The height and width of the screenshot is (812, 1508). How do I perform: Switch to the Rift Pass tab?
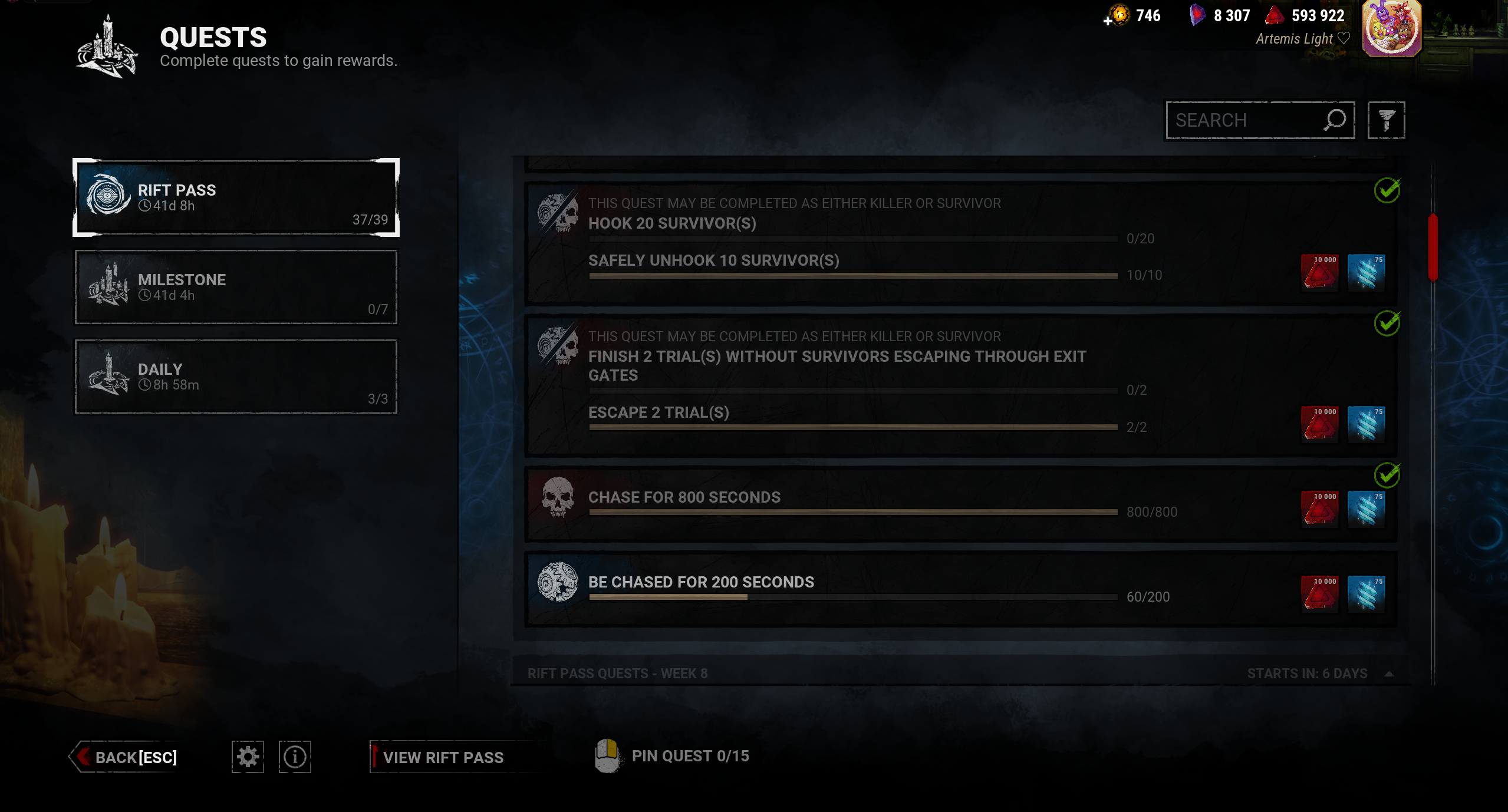point(235,198)
